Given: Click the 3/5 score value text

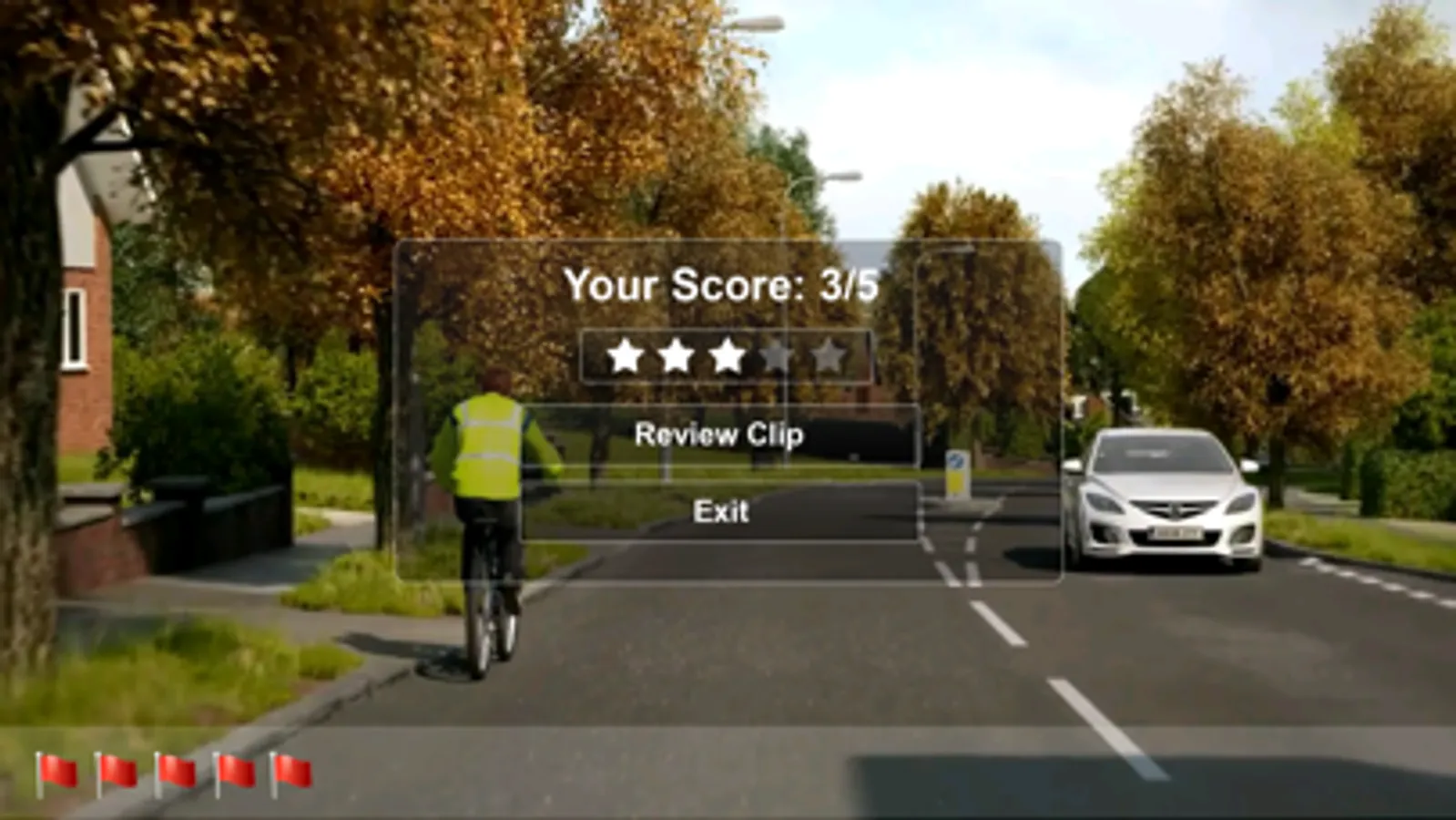Looking at the screenshot, I should pos(849,285).
